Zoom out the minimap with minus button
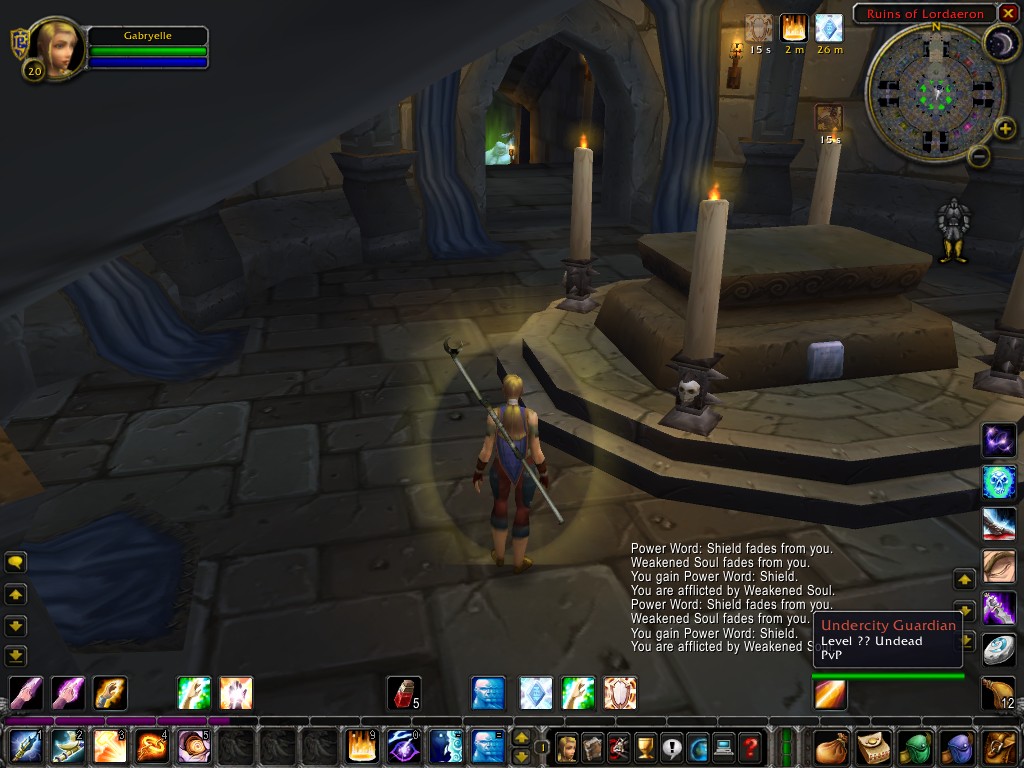This screenshot has height=768, width=1024. point(980,156)
